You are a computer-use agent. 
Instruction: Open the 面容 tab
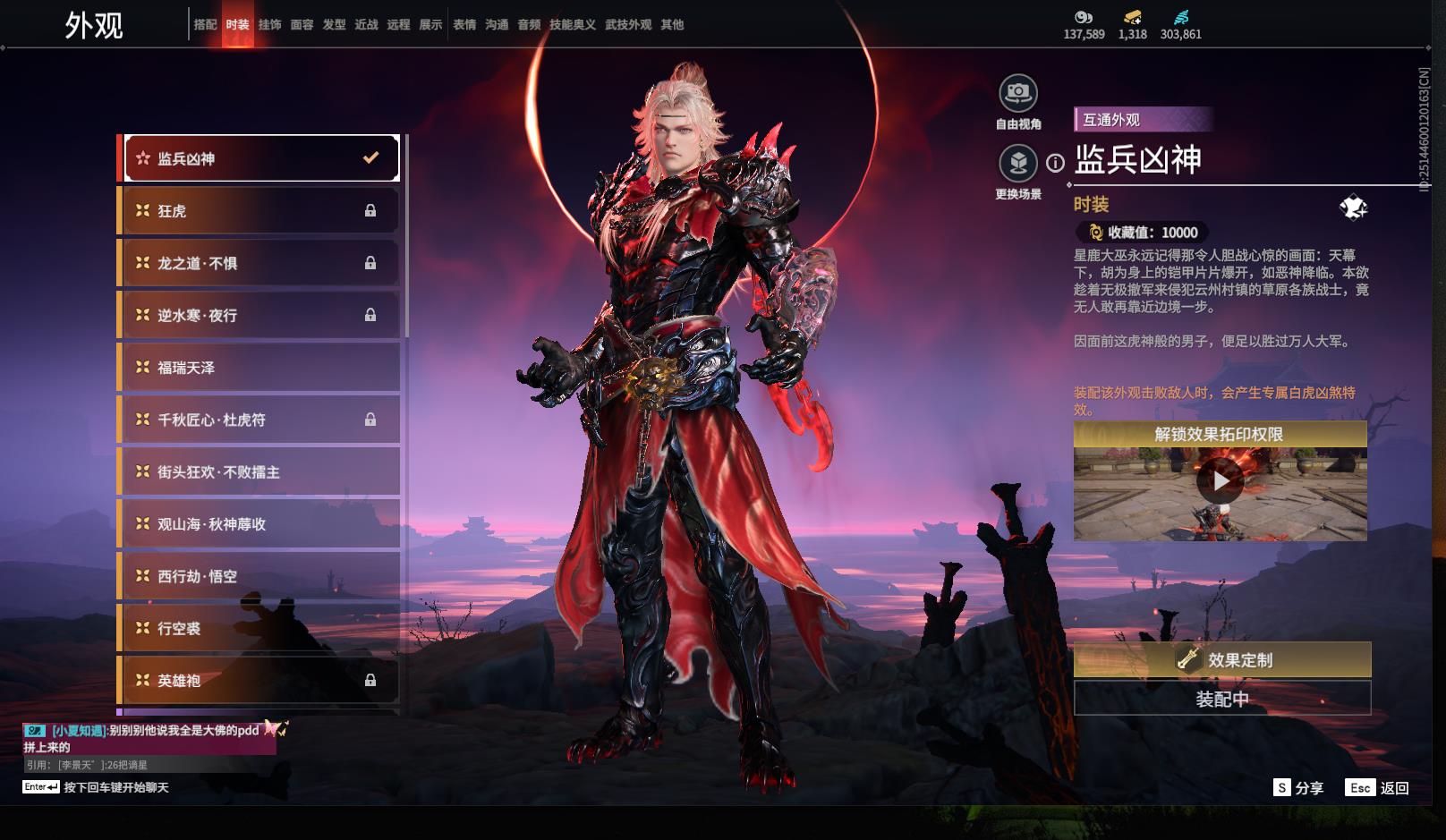[x=302, y=25]
